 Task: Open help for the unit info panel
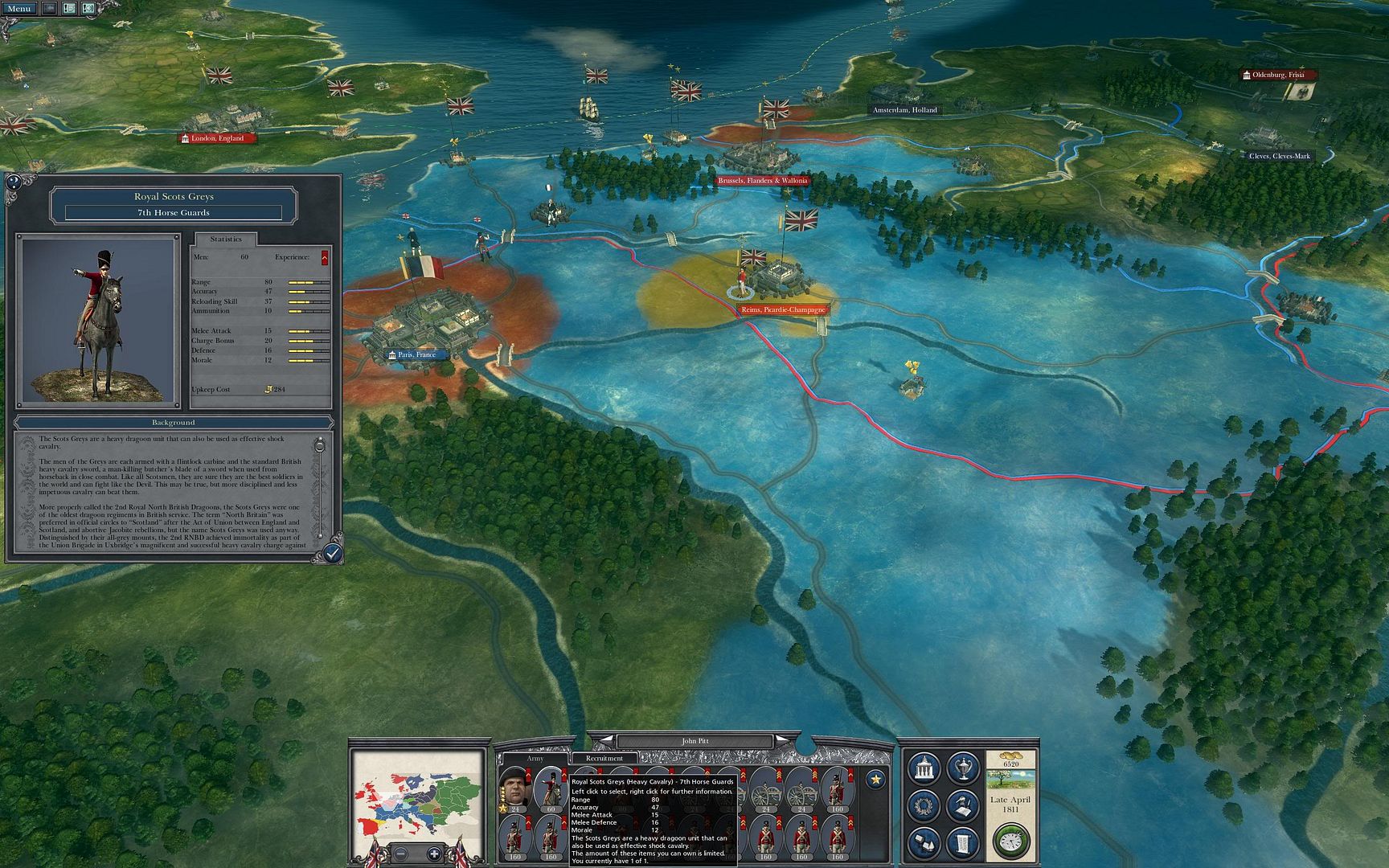[14, 182]
